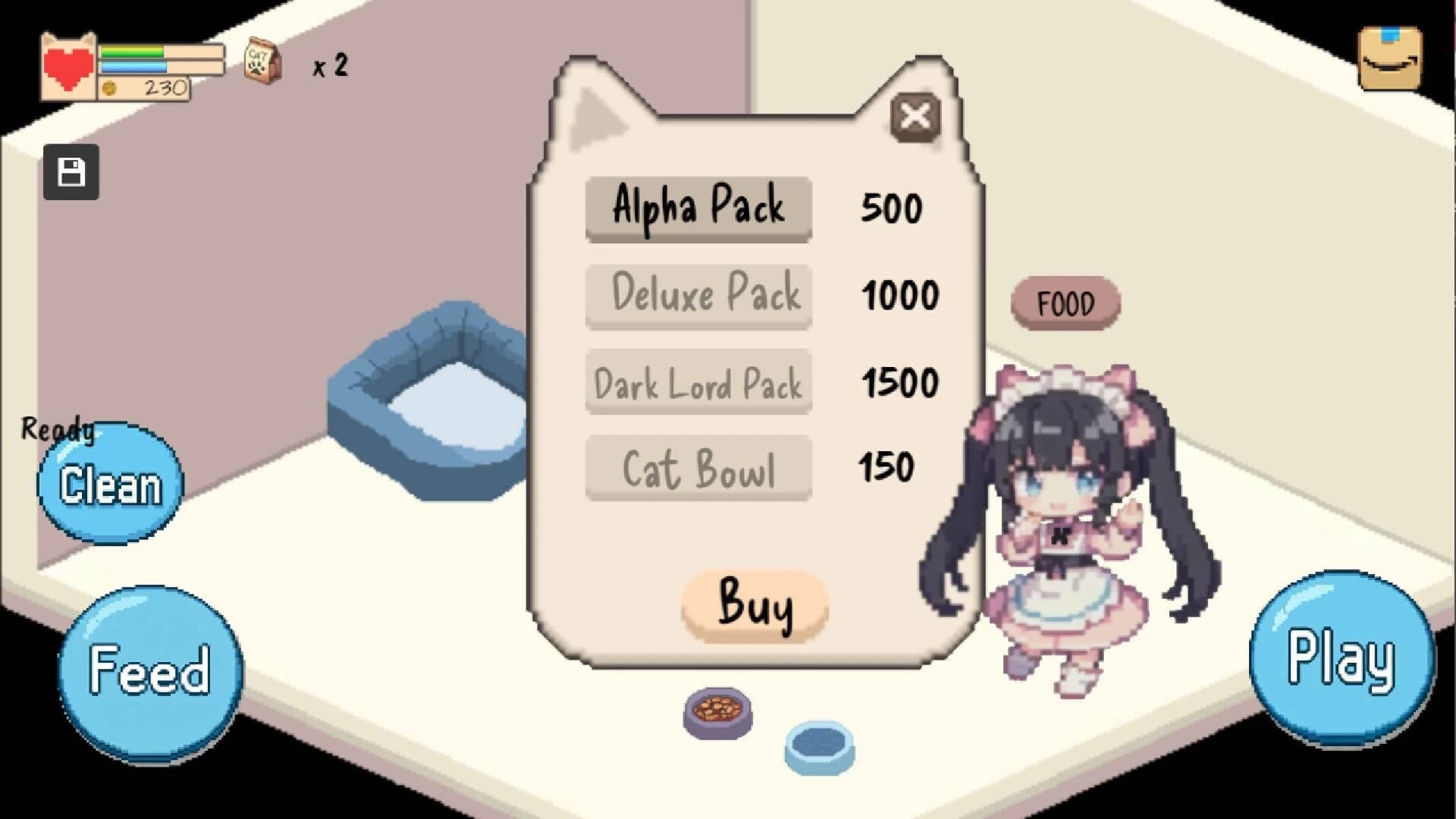Select the Deluxe Pack option
Screen dimensions: 1456x819
pos(698,296)
